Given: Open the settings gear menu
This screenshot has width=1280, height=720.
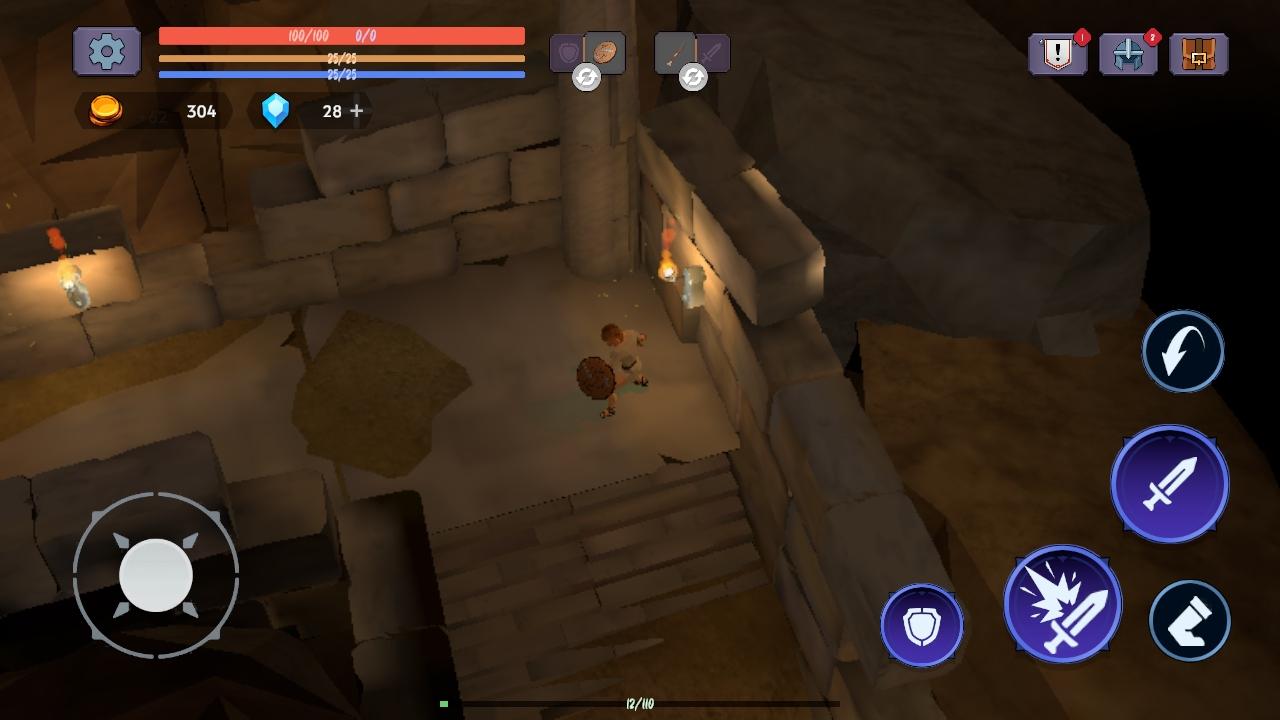Looking at the screenshot, I should pos(107,51).
